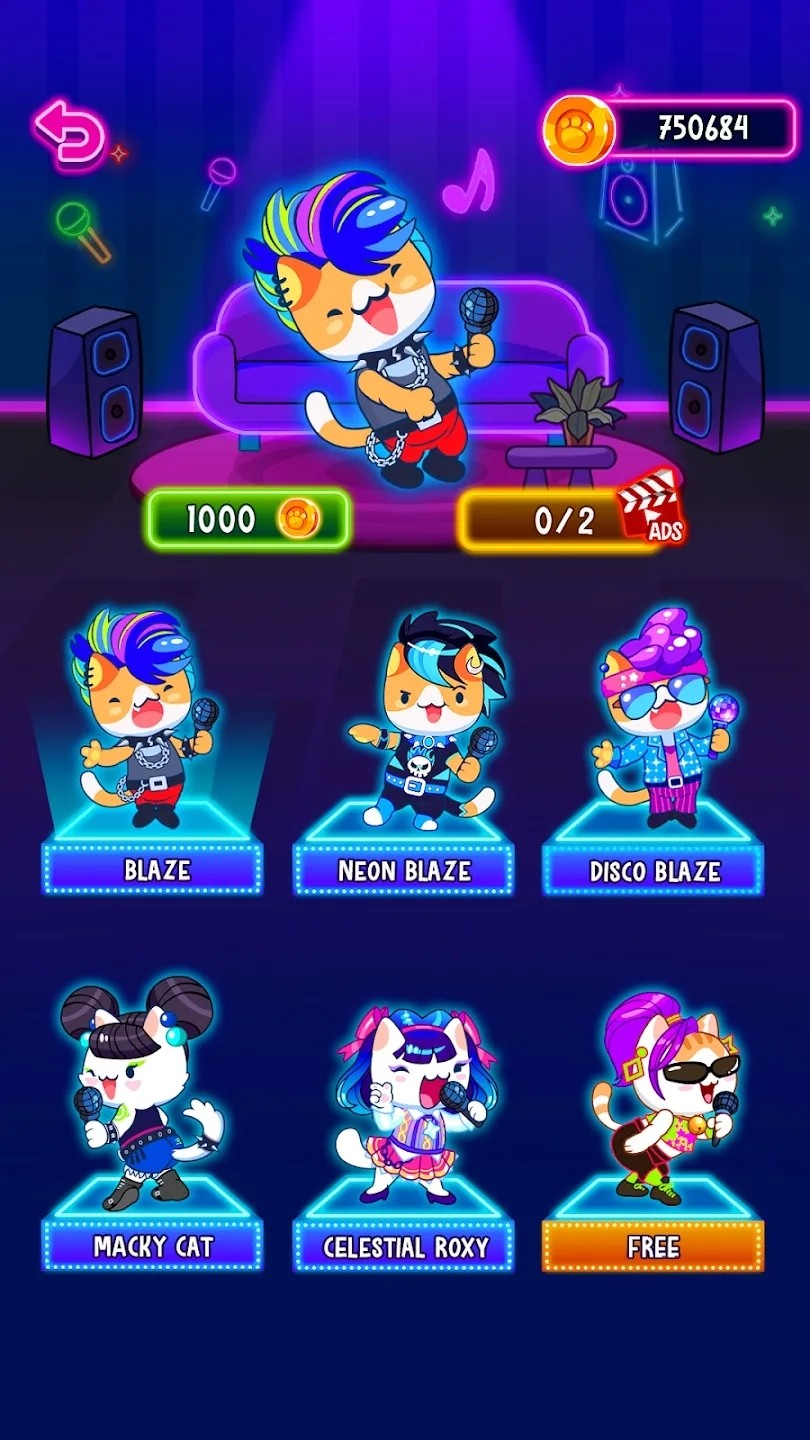Viewport: 810px width, 1440px height.
Task: Pick the Disco Blaze character
Action: [653, 750]
